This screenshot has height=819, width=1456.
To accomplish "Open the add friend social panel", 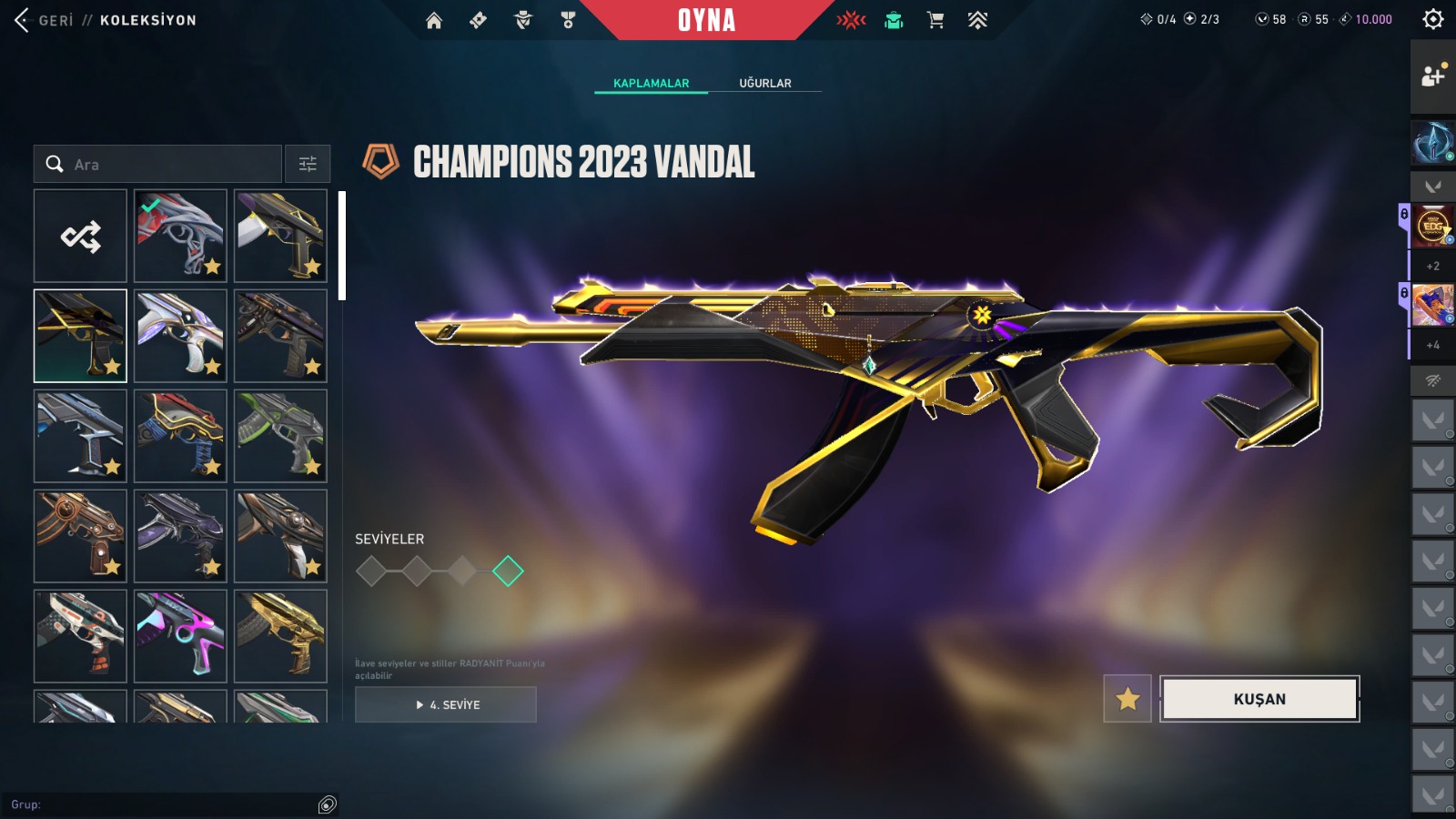I will tap(1433, 76).
